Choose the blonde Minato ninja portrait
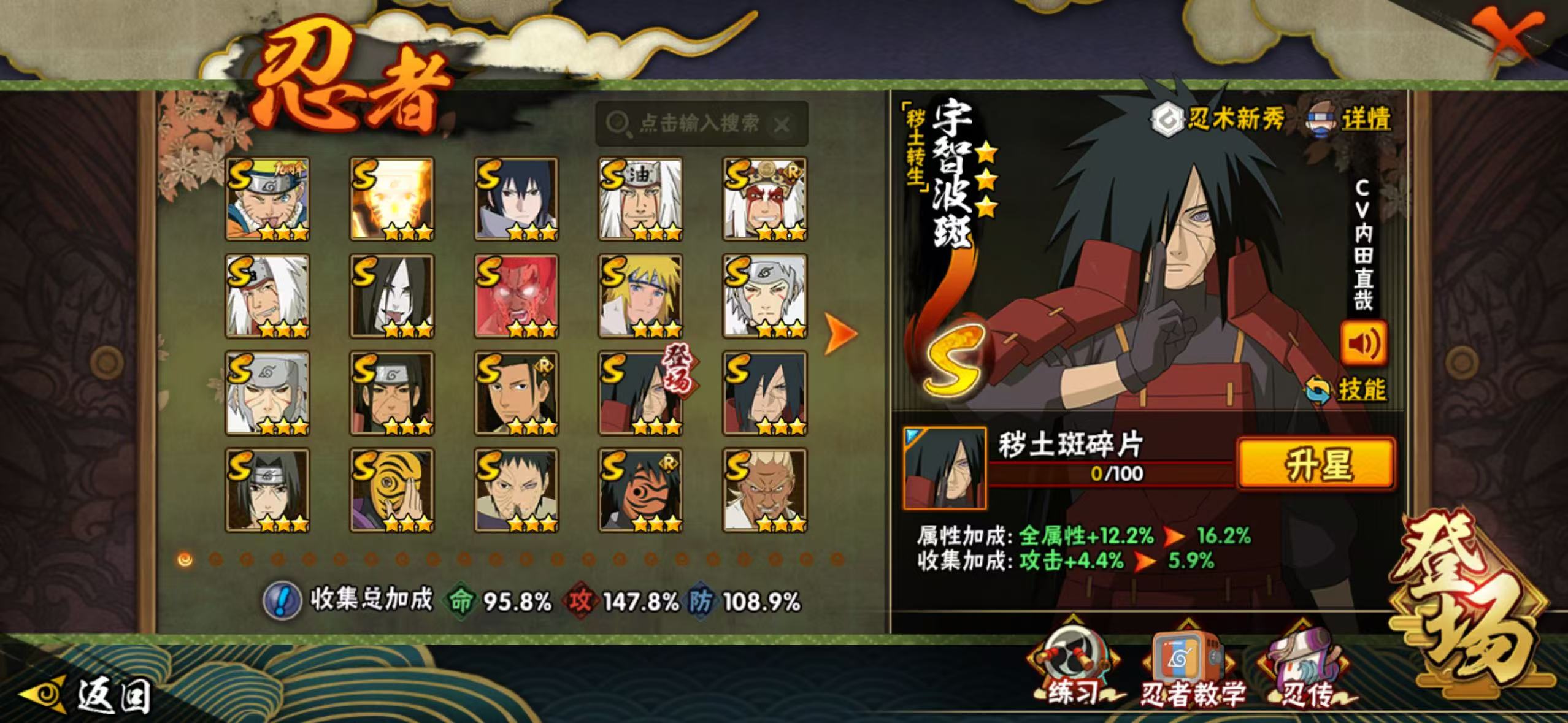This screenshot has width=1568, height=723. tap(640, 296)
